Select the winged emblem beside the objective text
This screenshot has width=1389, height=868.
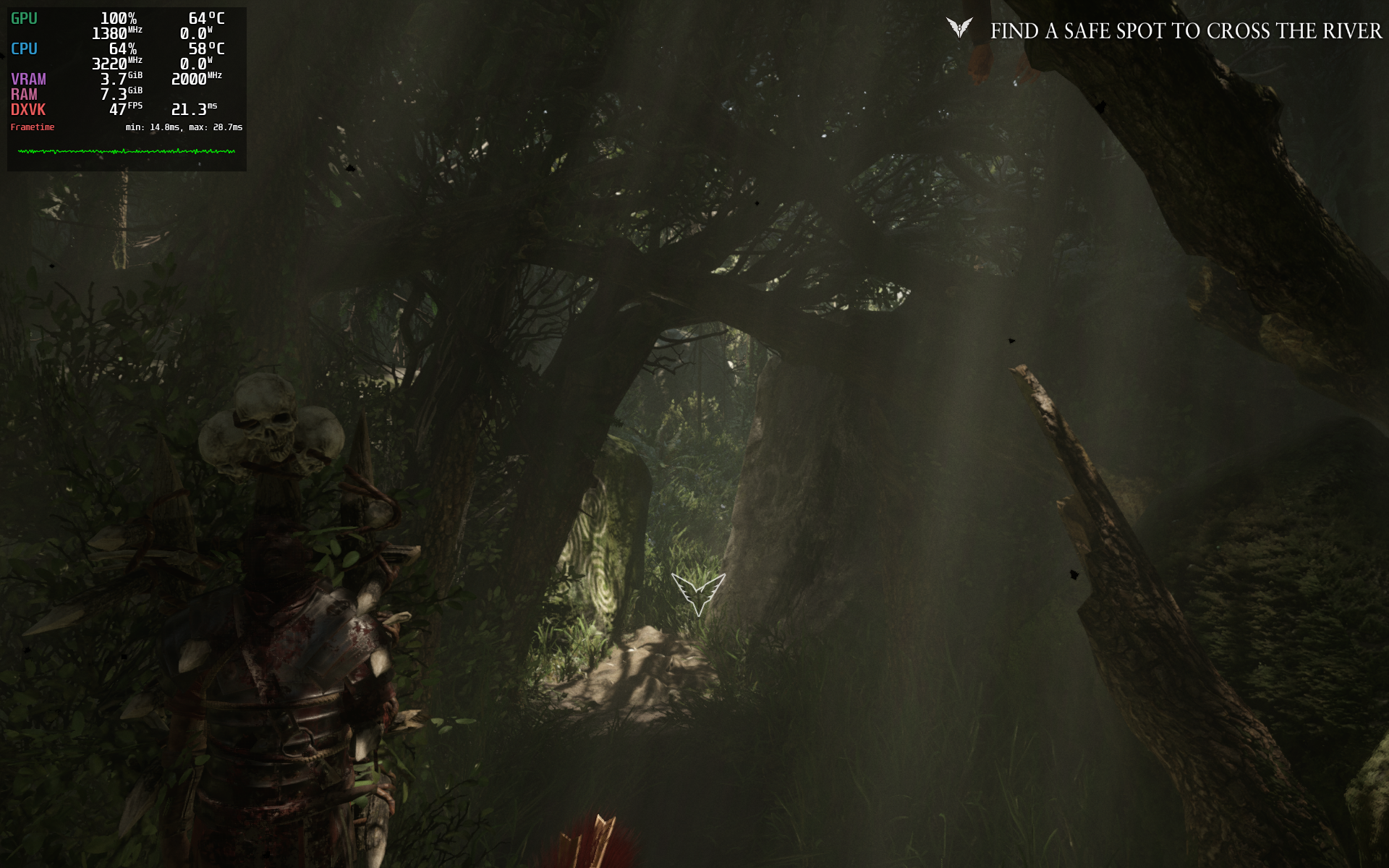[959, 28]
